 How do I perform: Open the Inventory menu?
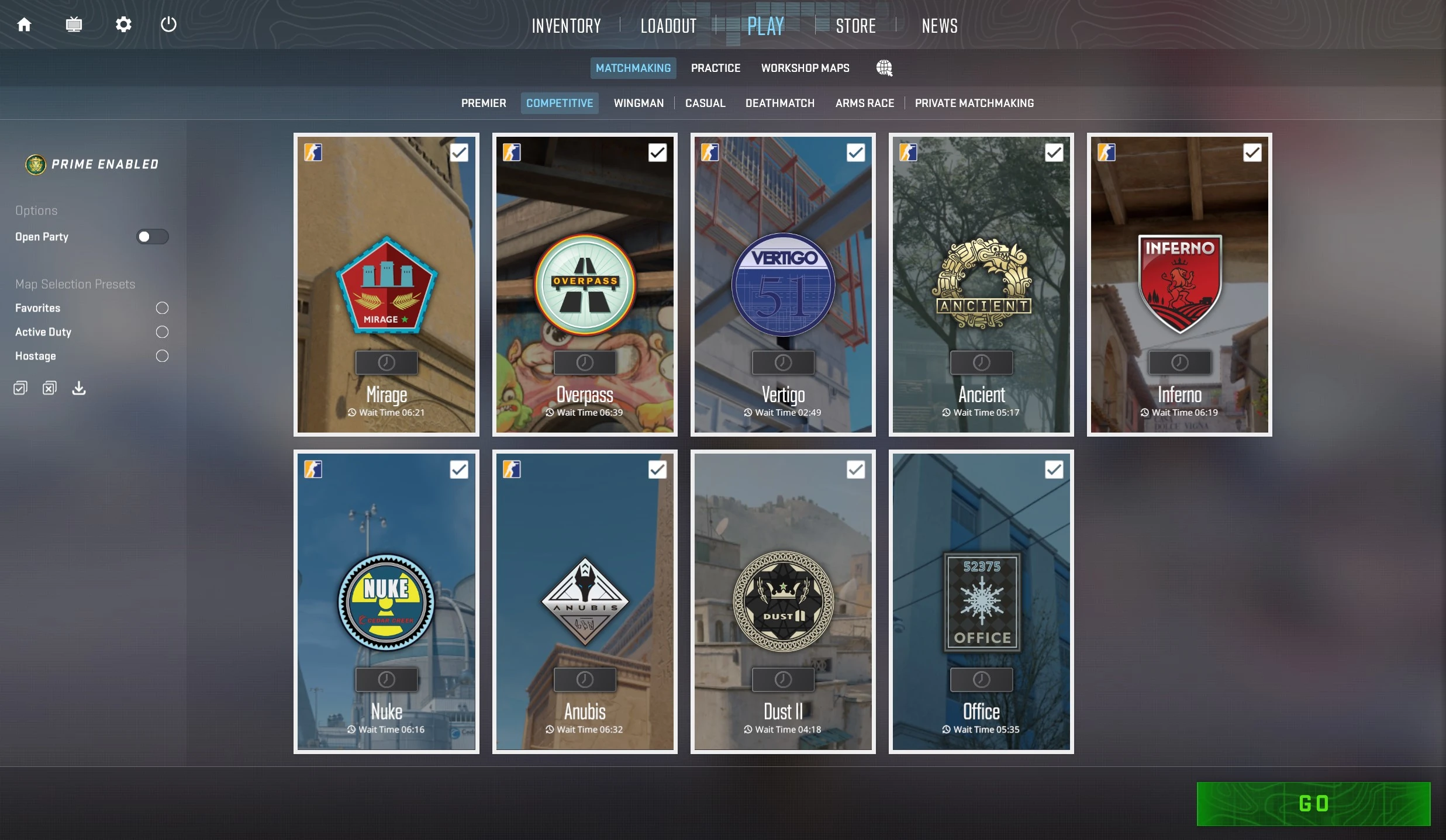tap(566, 26)
